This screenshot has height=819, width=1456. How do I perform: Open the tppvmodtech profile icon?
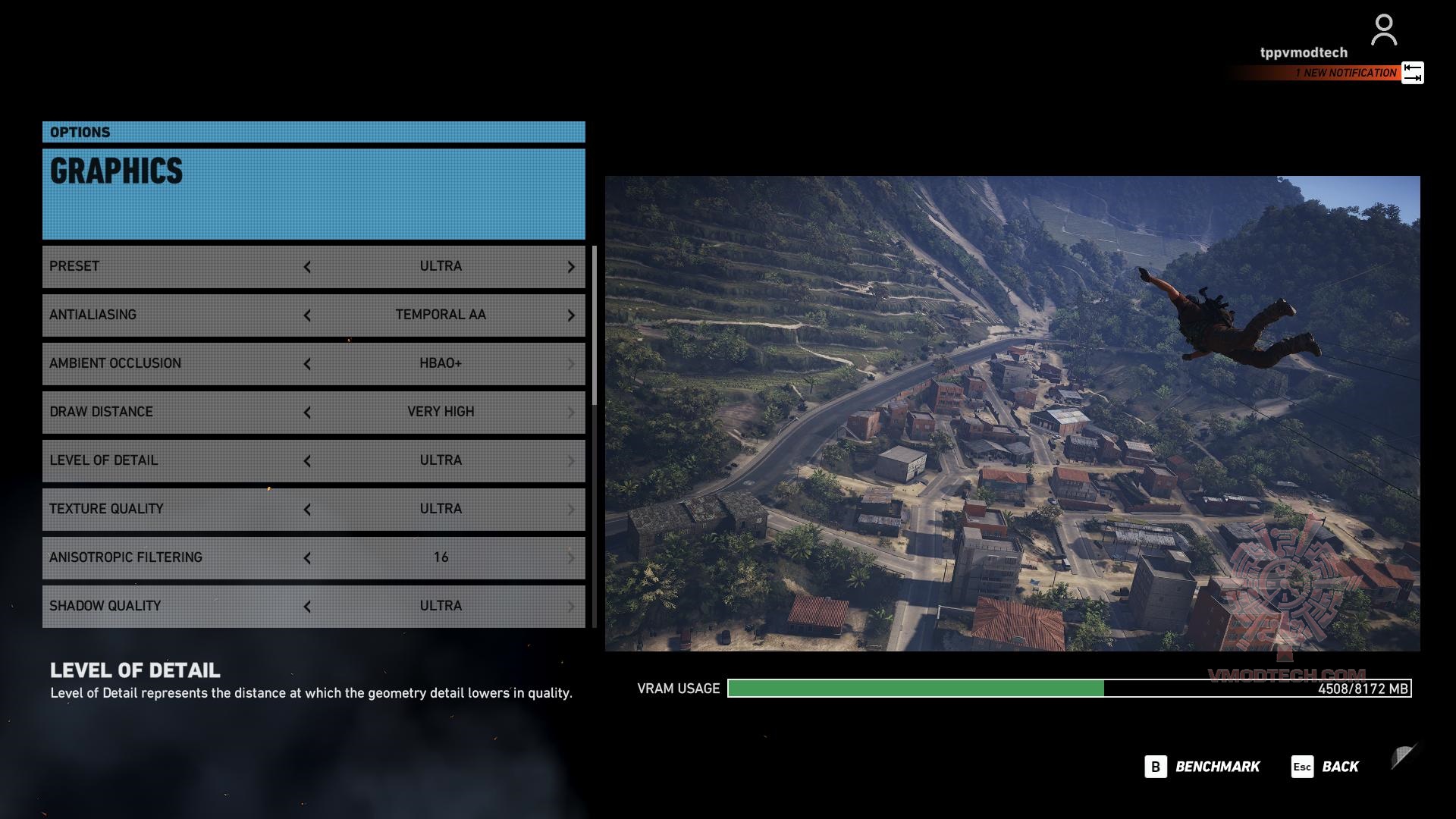tap(1383, 30)
